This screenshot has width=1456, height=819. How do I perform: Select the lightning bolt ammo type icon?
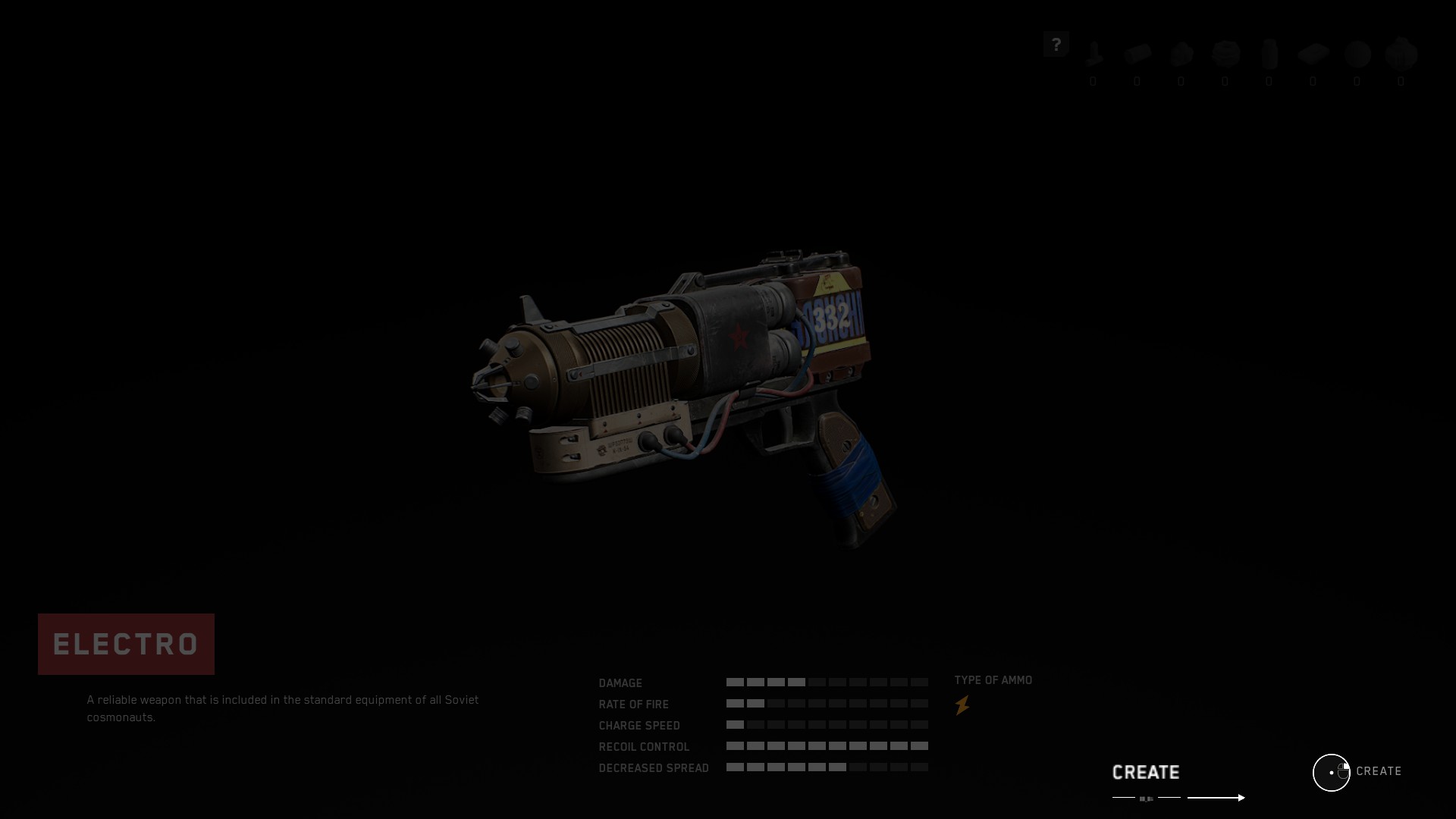pos(962,706)
